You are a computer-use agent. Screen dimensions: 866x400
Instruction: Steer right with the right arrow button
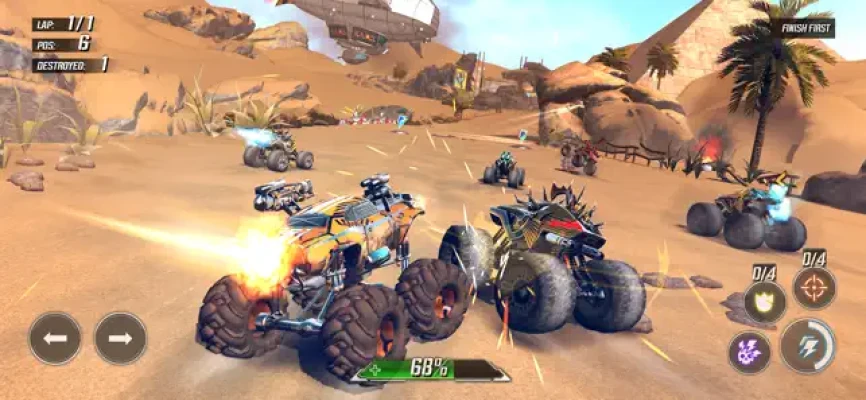coord(120,338)
